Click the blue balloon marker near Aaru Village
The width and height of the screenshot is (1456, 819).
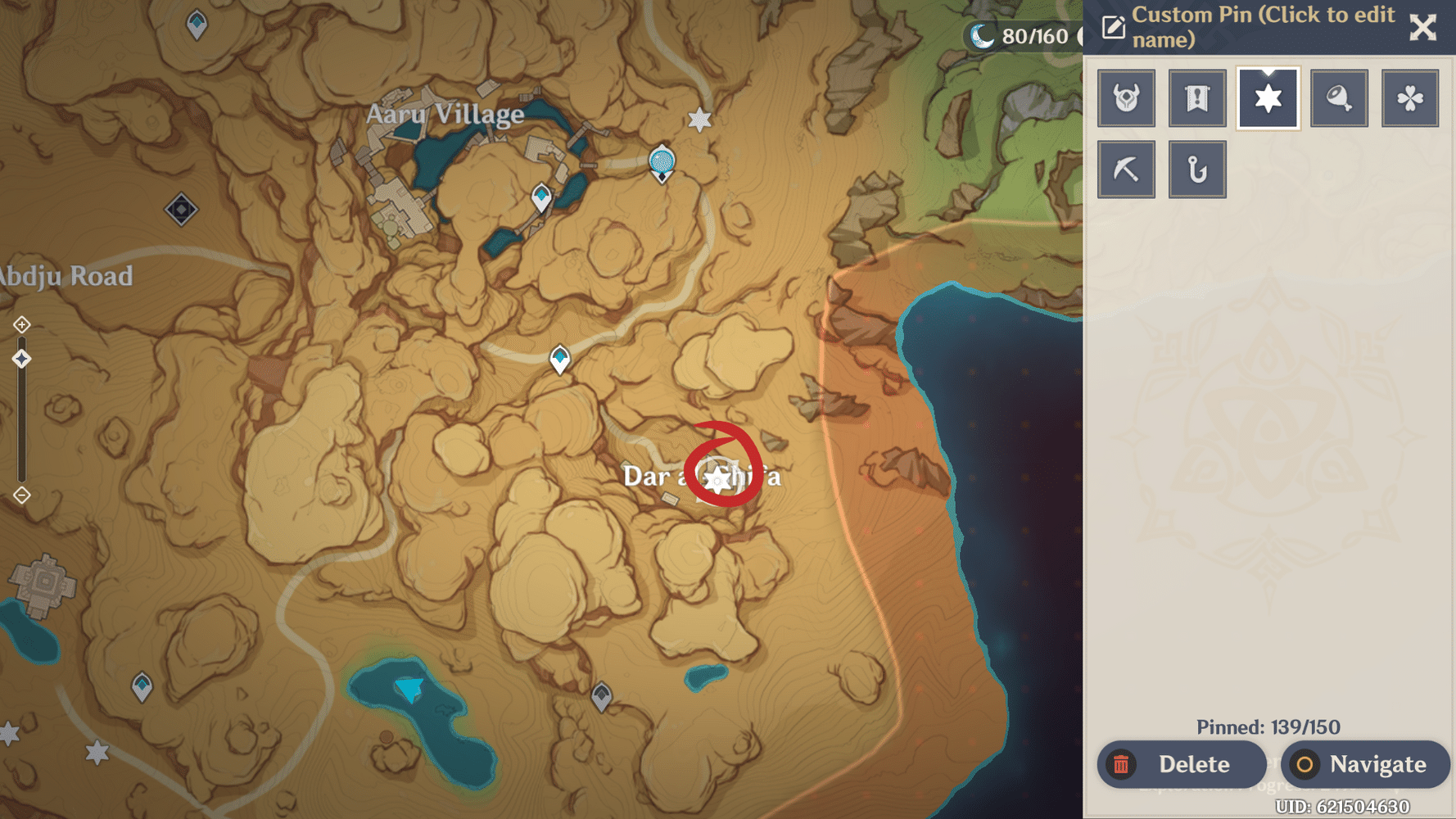660,161
